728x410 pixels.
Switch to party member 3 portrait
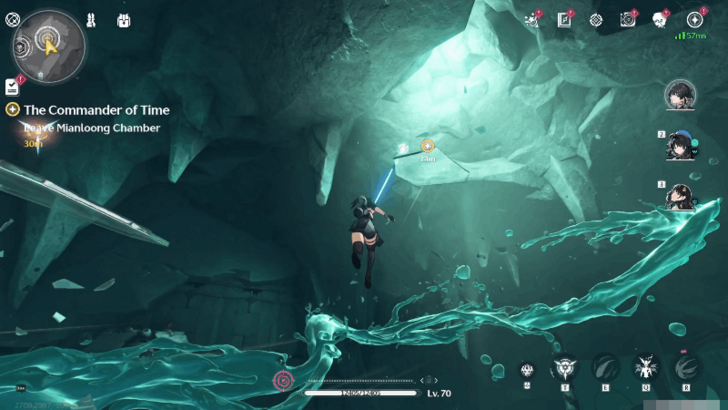680,196
